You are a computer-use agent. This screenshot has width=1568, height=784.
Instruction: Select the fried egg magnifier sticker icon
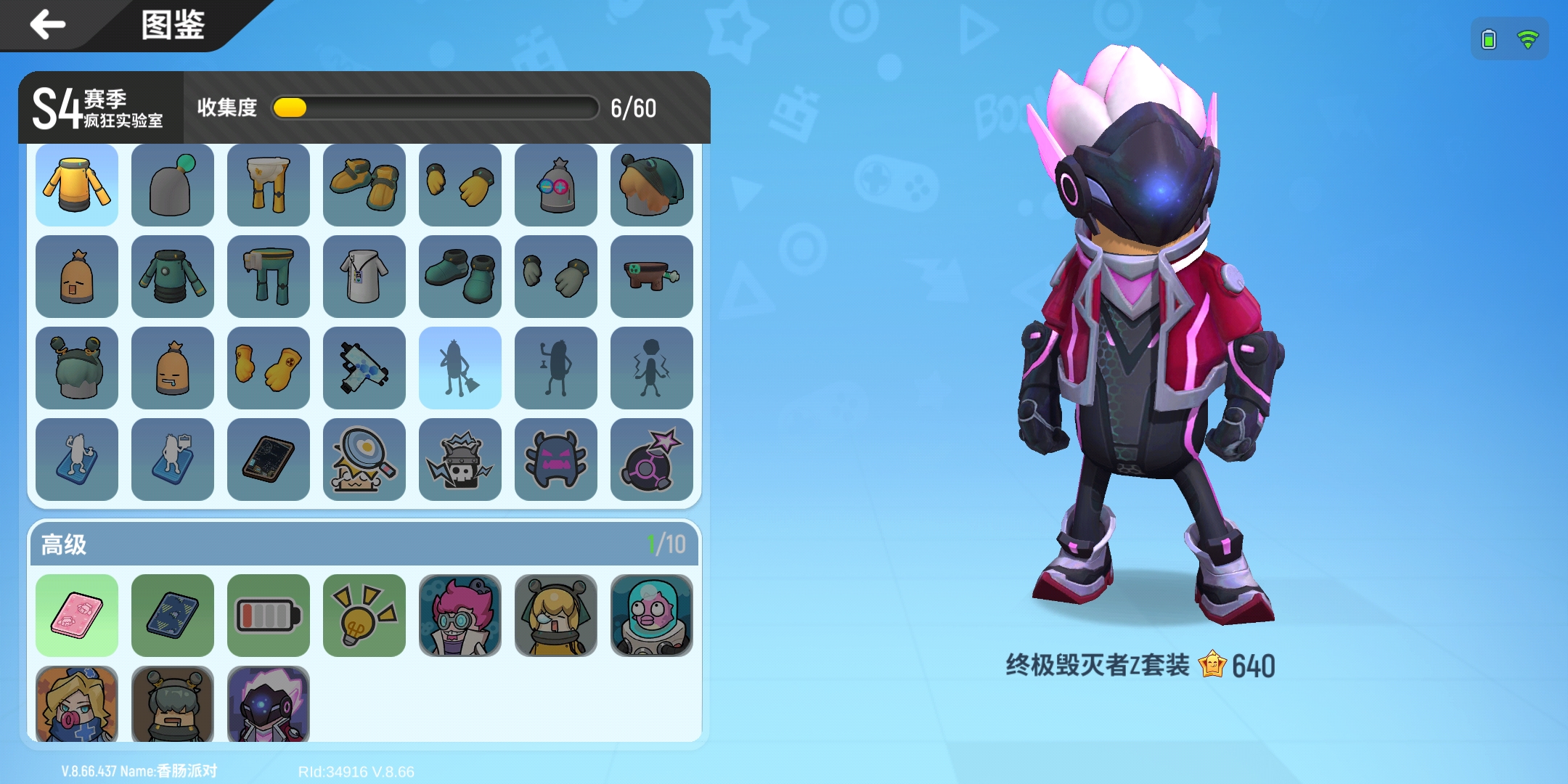click(364, 460)
